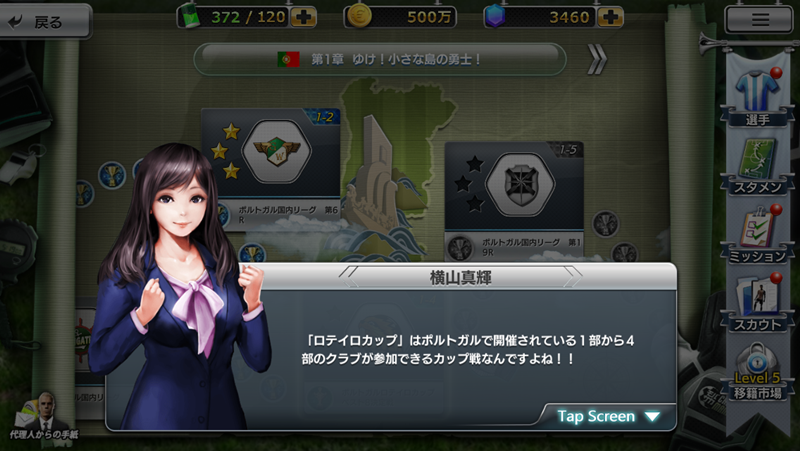Screen dimensions: 800x451
Task: Add stamina with the green plus button
Action: (304, 17)
